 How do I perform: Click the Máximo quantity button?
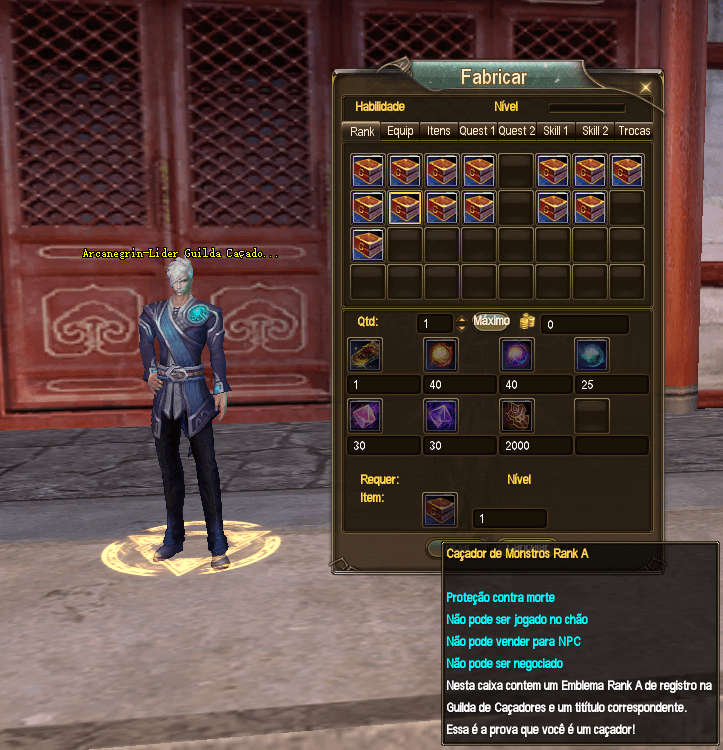491,322
